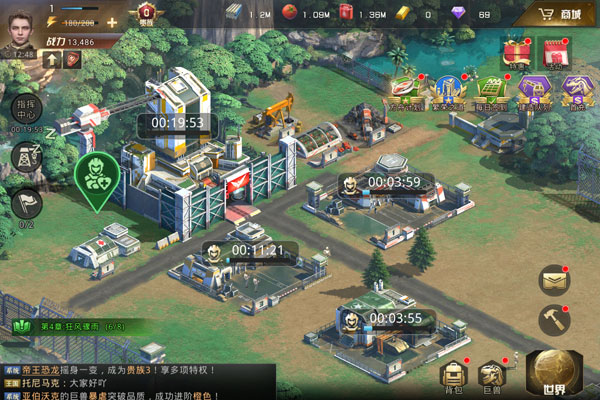Open the 活动 events calendar

554,52
